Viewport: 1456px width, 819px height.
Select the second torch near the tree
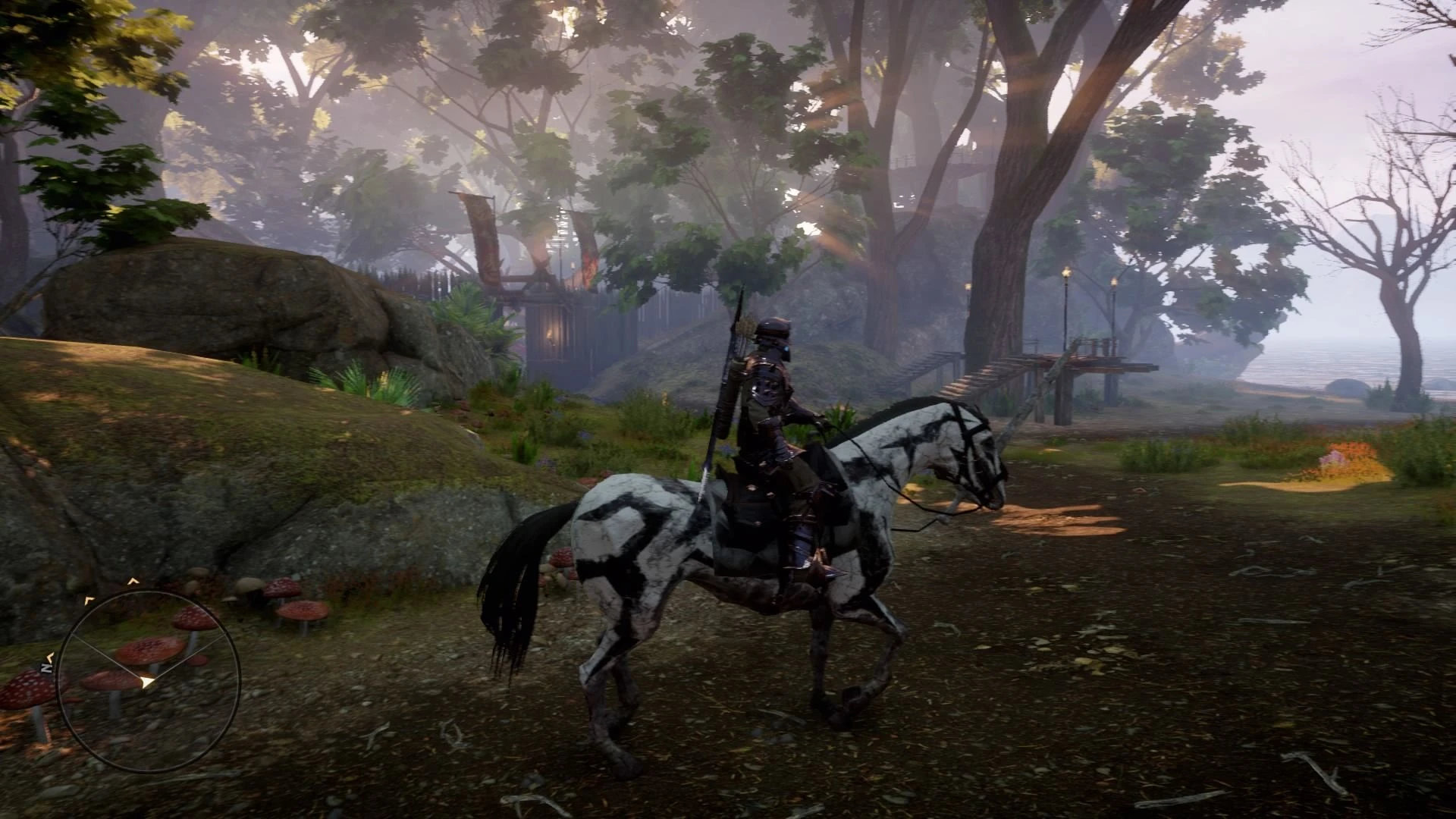pyautogui.click(x=968, y=288)
